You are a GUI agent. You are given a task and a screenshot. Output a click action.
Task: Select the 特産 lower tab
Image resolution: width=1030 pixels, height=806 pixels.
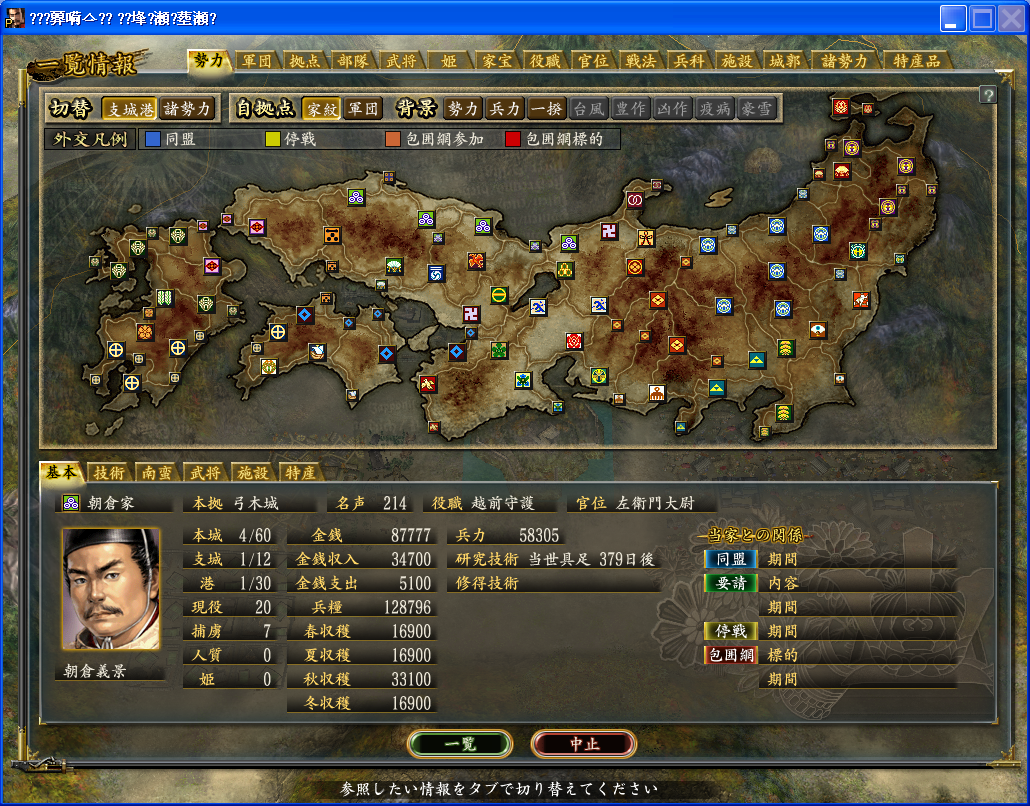point(300,472)
